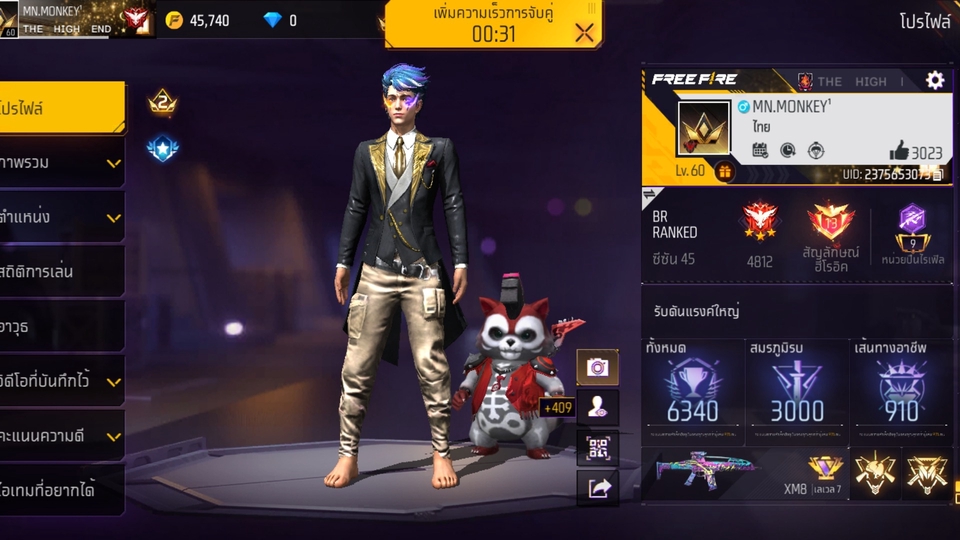Screen dimensions: 960x540
Task: Like the profile with thumbs-up icon
Action: 899,152
